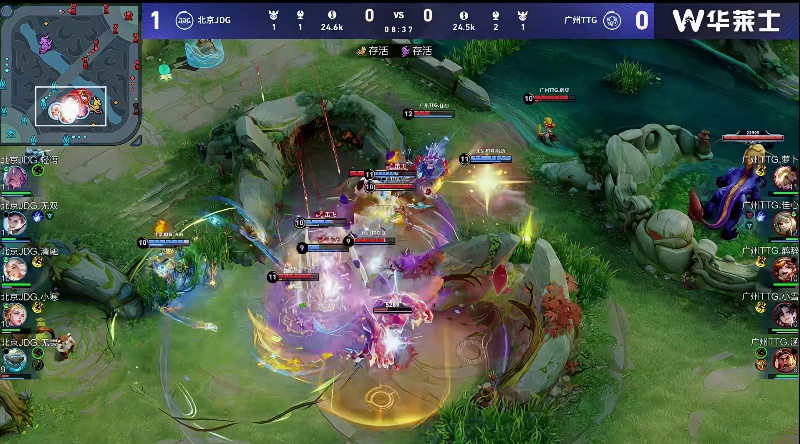Select the third 广州TTG player portrait
This screenshot has width=800, height=444.
(x=784, y=270)
